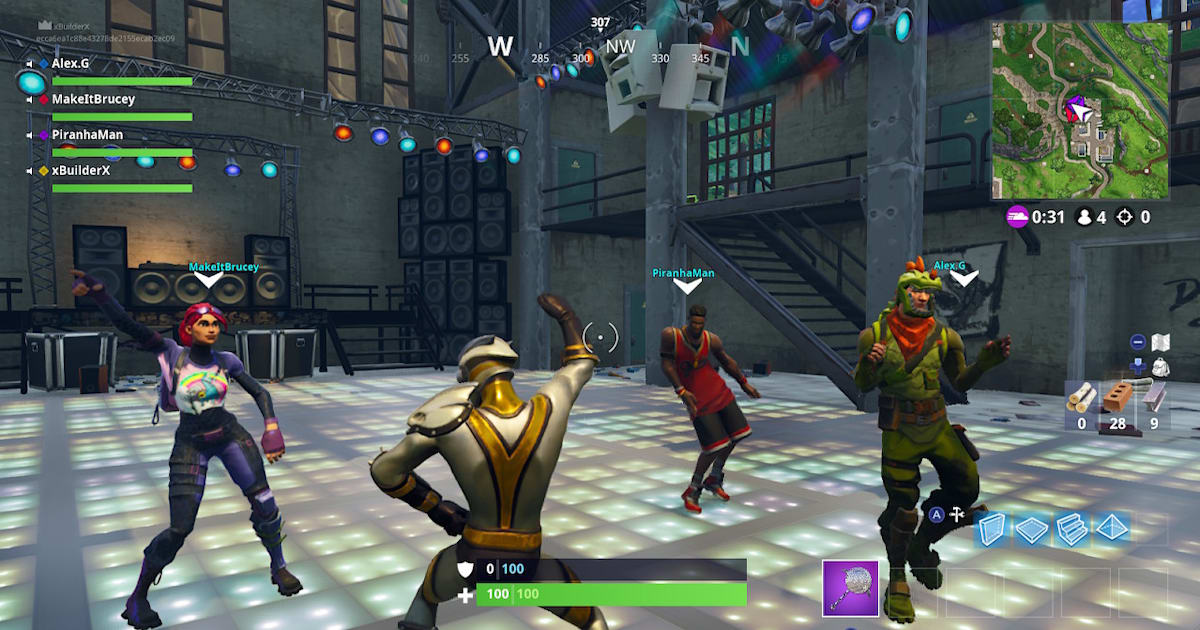
Task: Select the stairs building piece
Action: point(1071,530)
